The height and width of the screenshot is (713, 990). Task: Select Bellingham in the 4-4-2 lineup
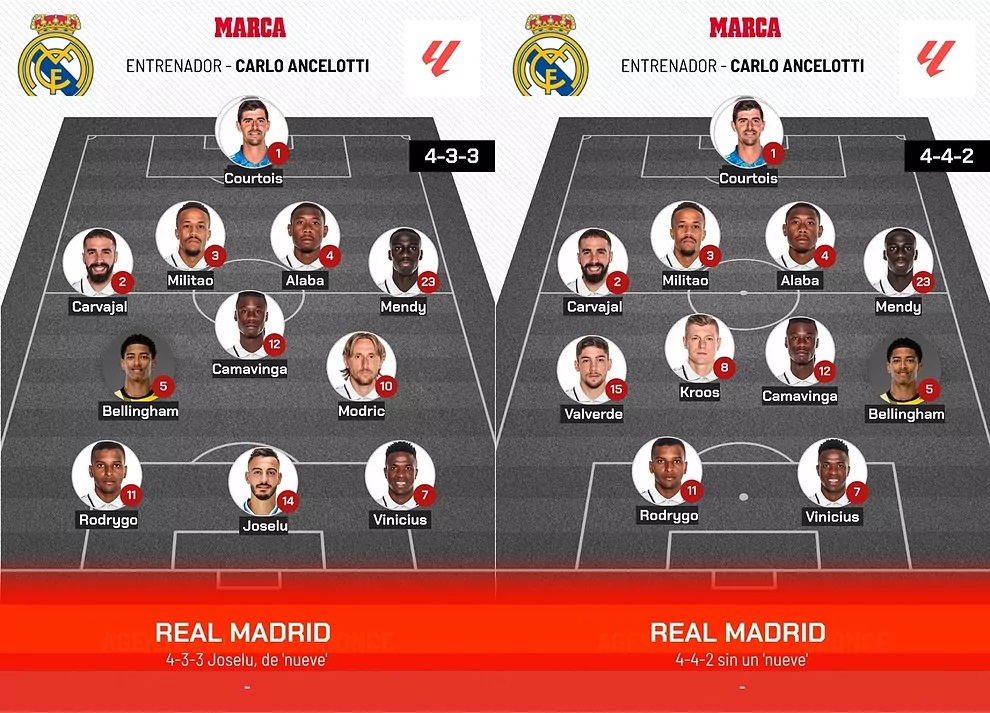point(901,370)
